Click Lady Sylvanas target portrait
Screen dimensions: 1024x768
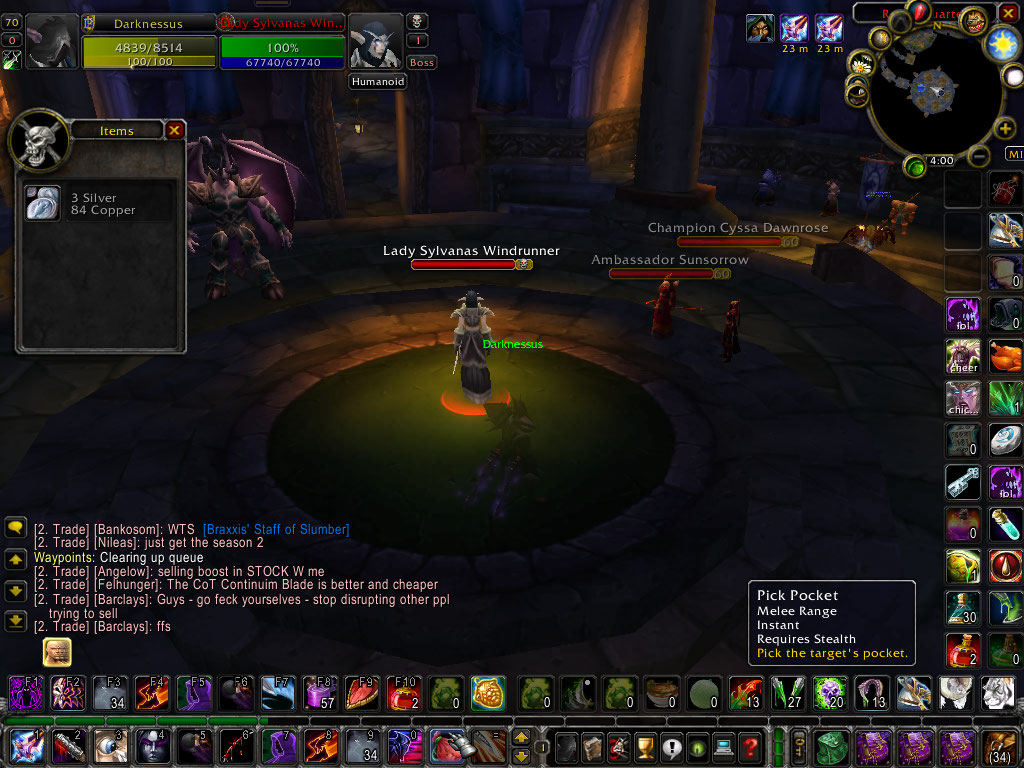[376, 43]
